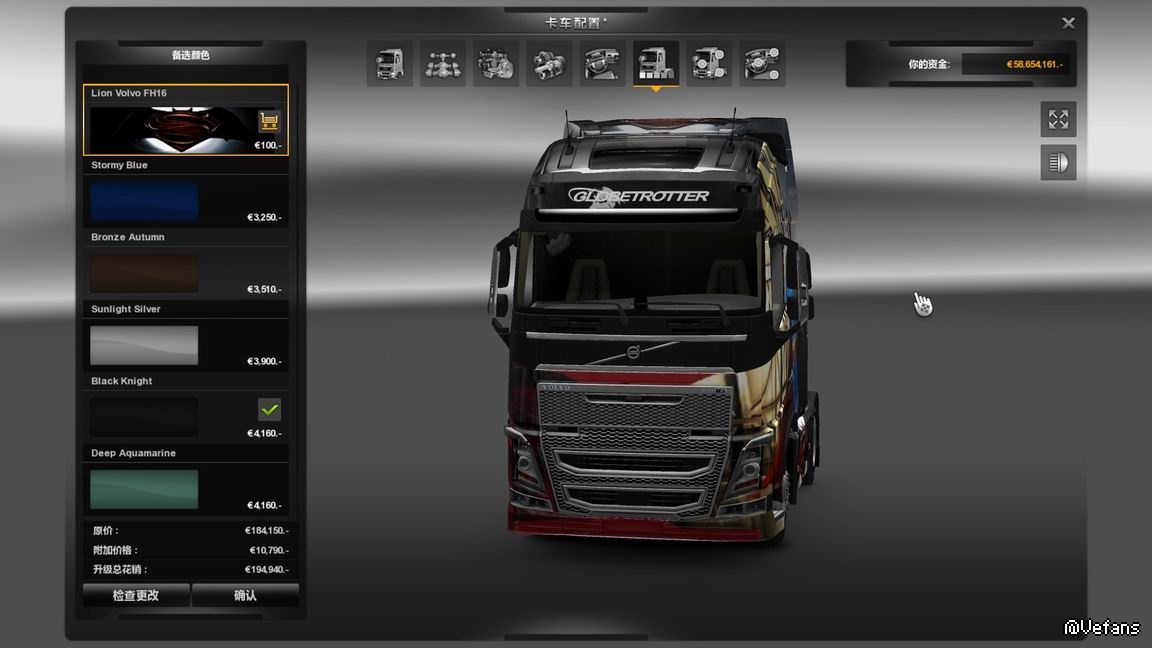Click the 检查更改 review changes button

click(136, 595)
